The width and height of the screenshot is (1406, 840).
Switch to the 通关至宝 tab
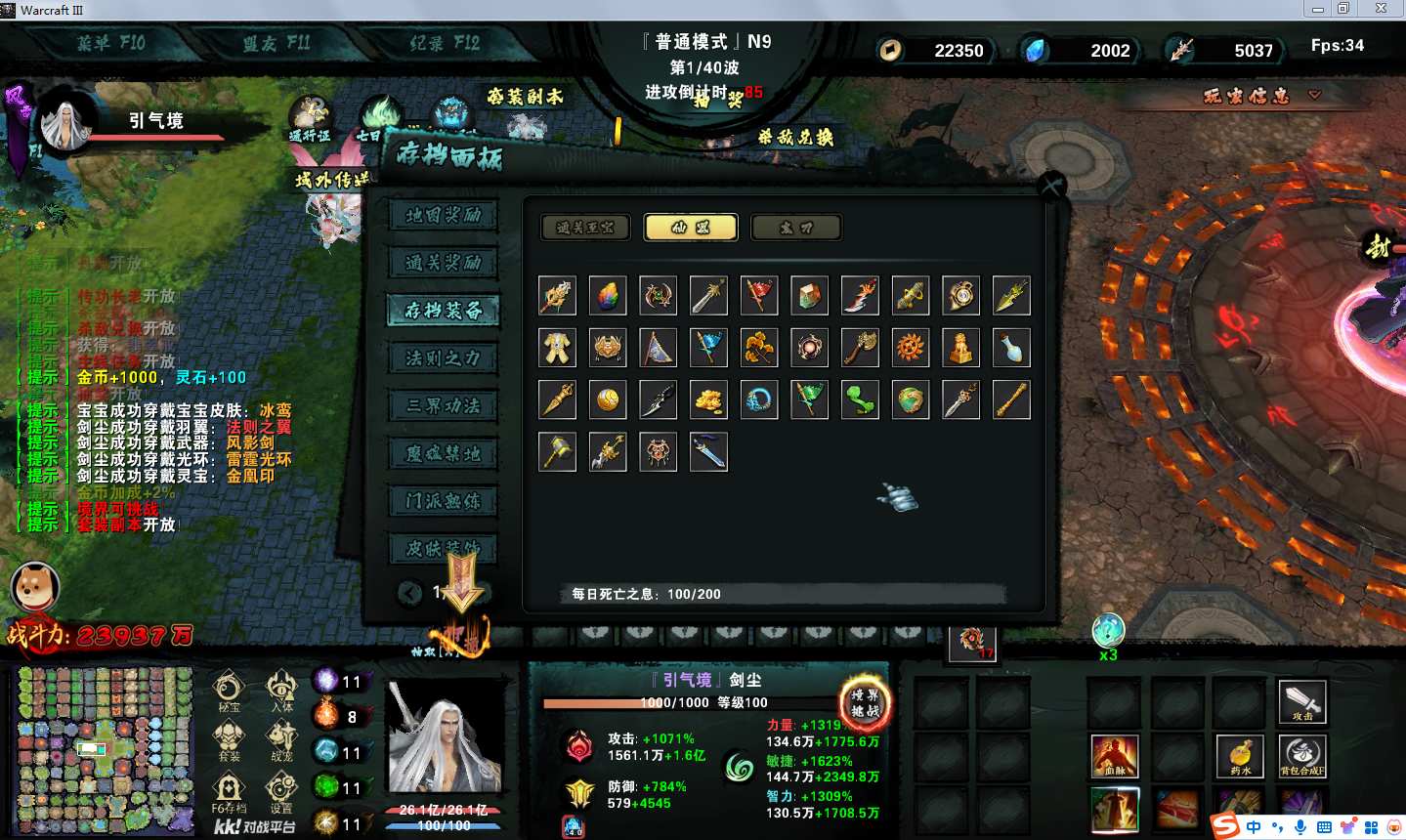[x=585, y=228]
